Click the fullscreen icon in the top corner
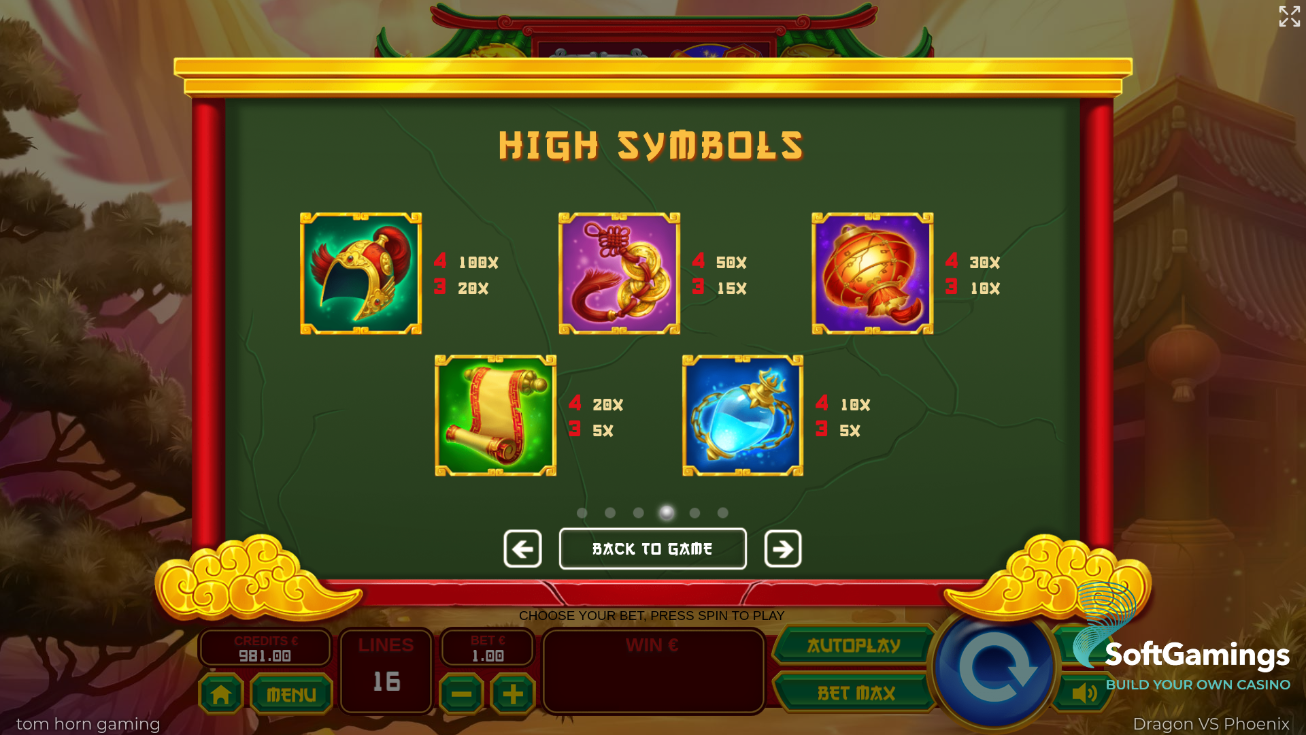 point(1288,16)
